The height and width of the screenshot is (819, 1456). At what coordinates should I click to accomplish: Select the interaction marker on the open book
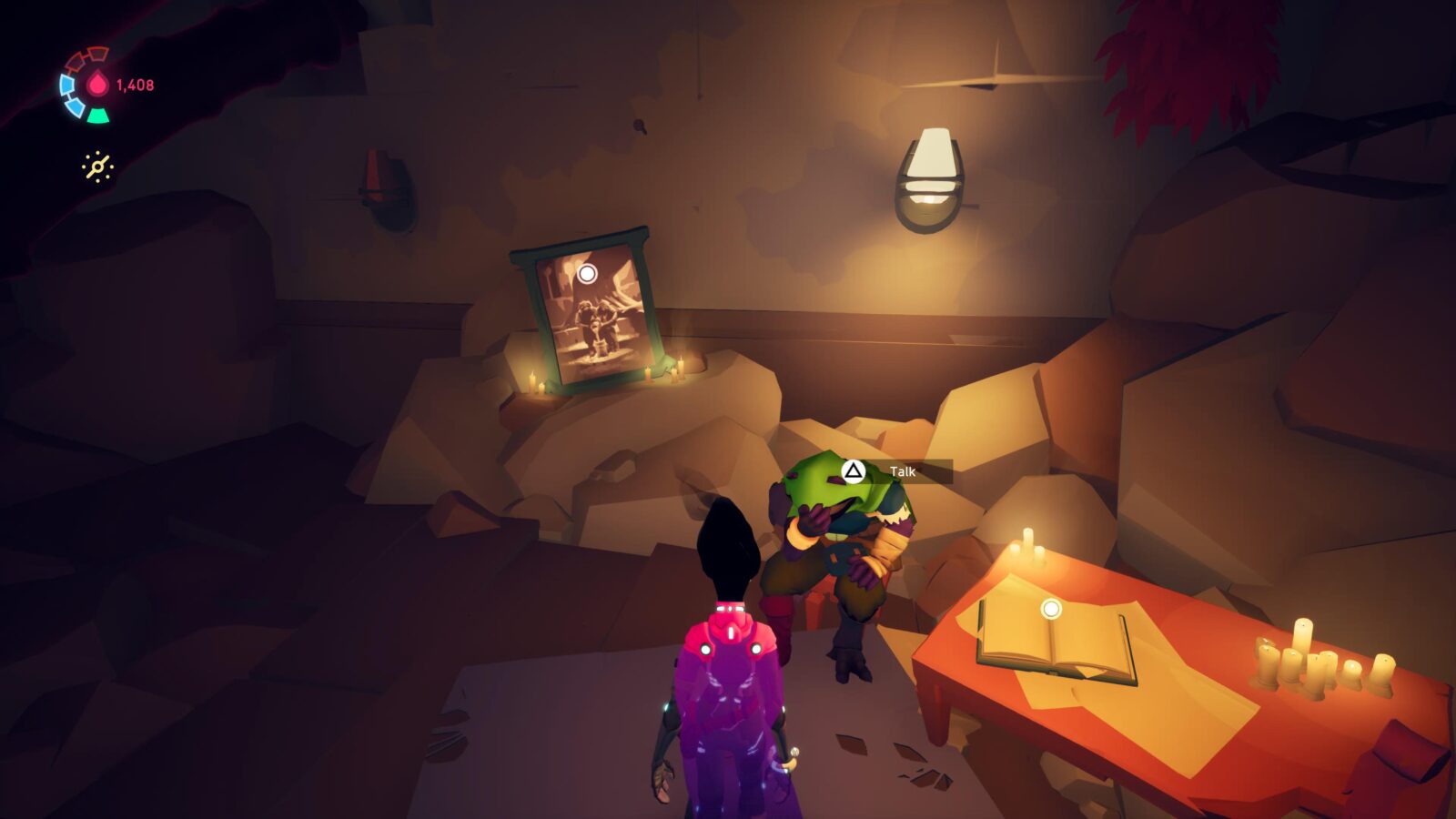point(1051,608)
